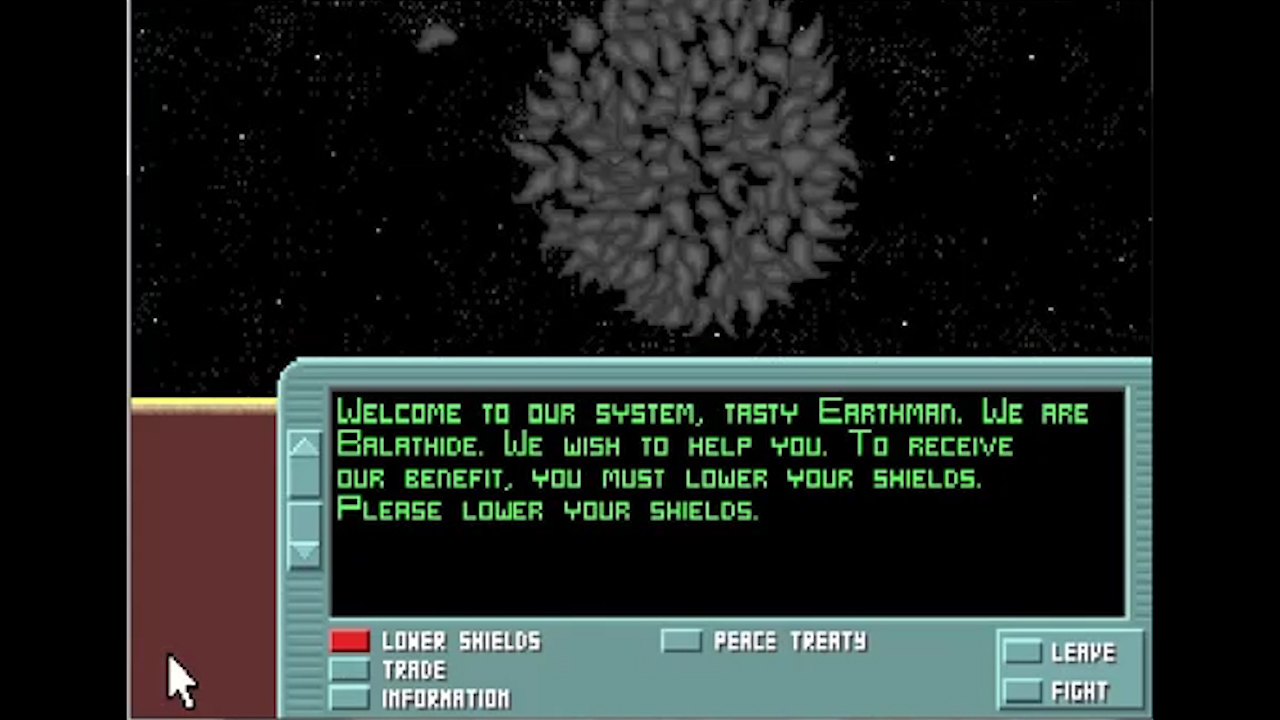
Task: Toggle the box beside Peace Treaty
Action: click(x=681, y=641)
